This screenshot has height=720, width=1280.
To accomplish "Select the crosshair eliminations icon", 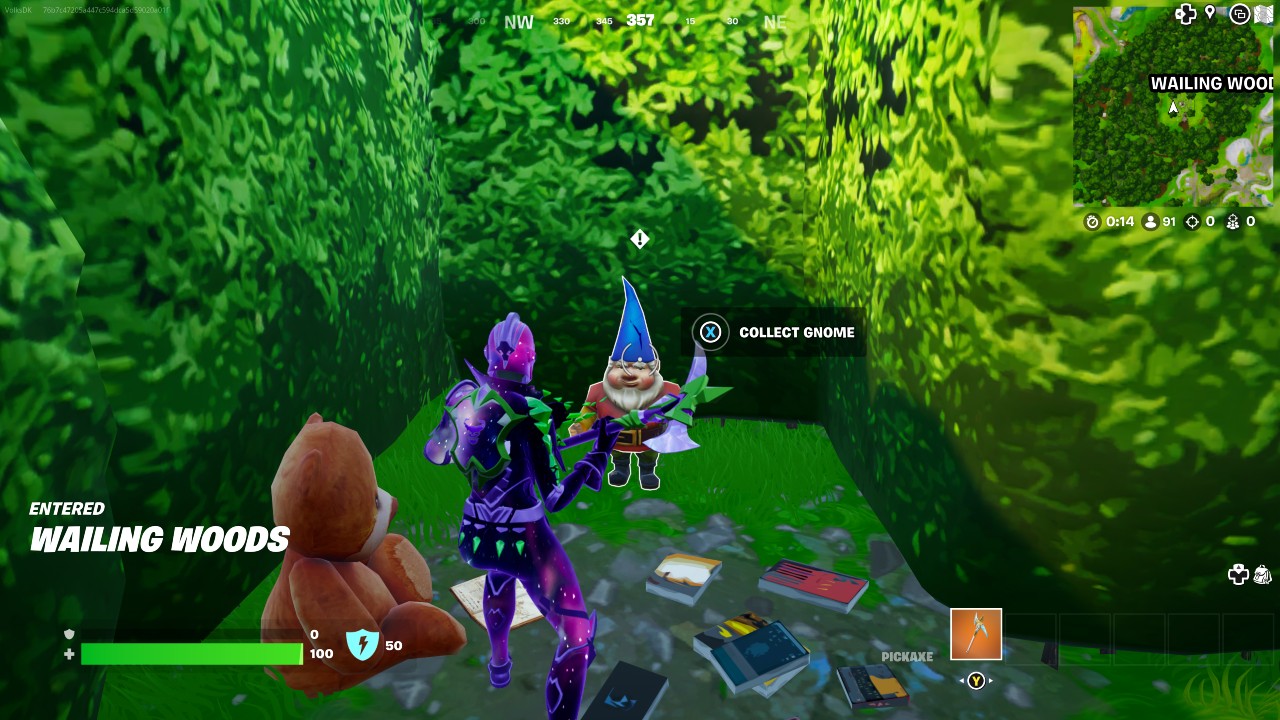I will pyautogui.click(x=1191, y=222).
